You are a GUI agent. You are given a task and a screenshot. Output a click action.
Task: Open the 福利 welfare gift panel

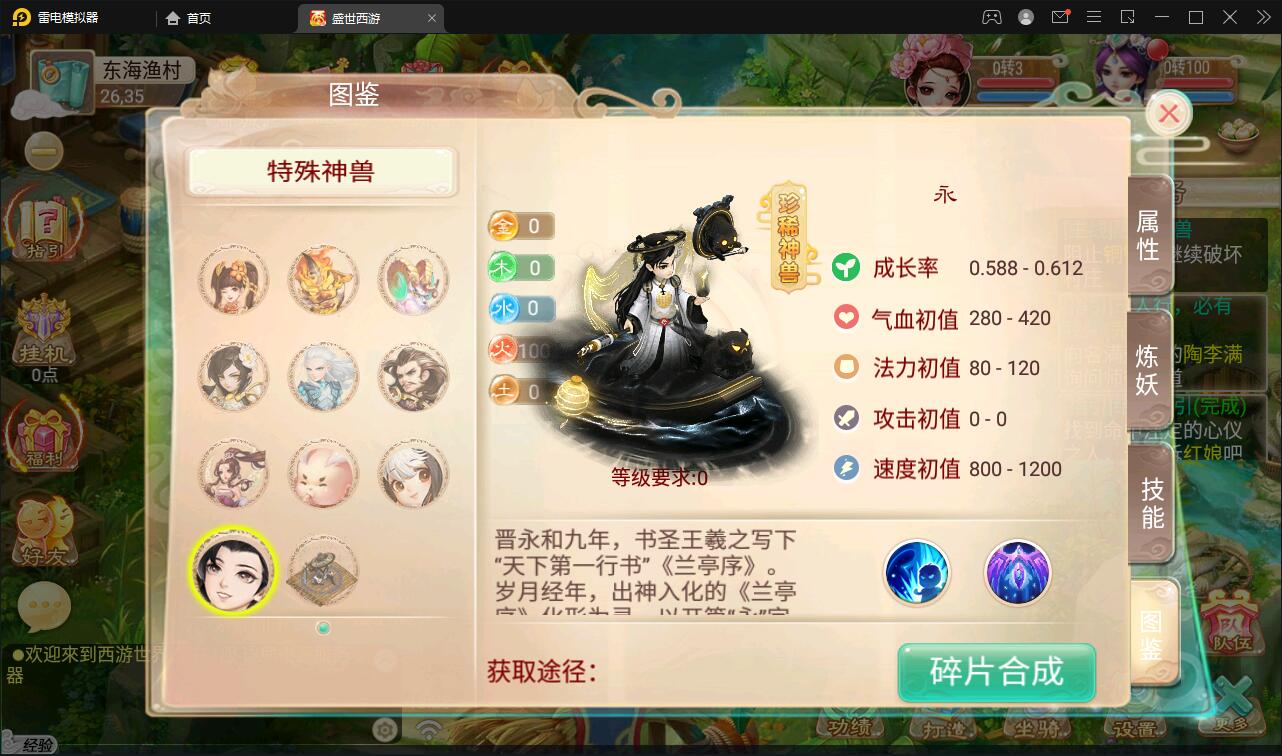[44, 435]
